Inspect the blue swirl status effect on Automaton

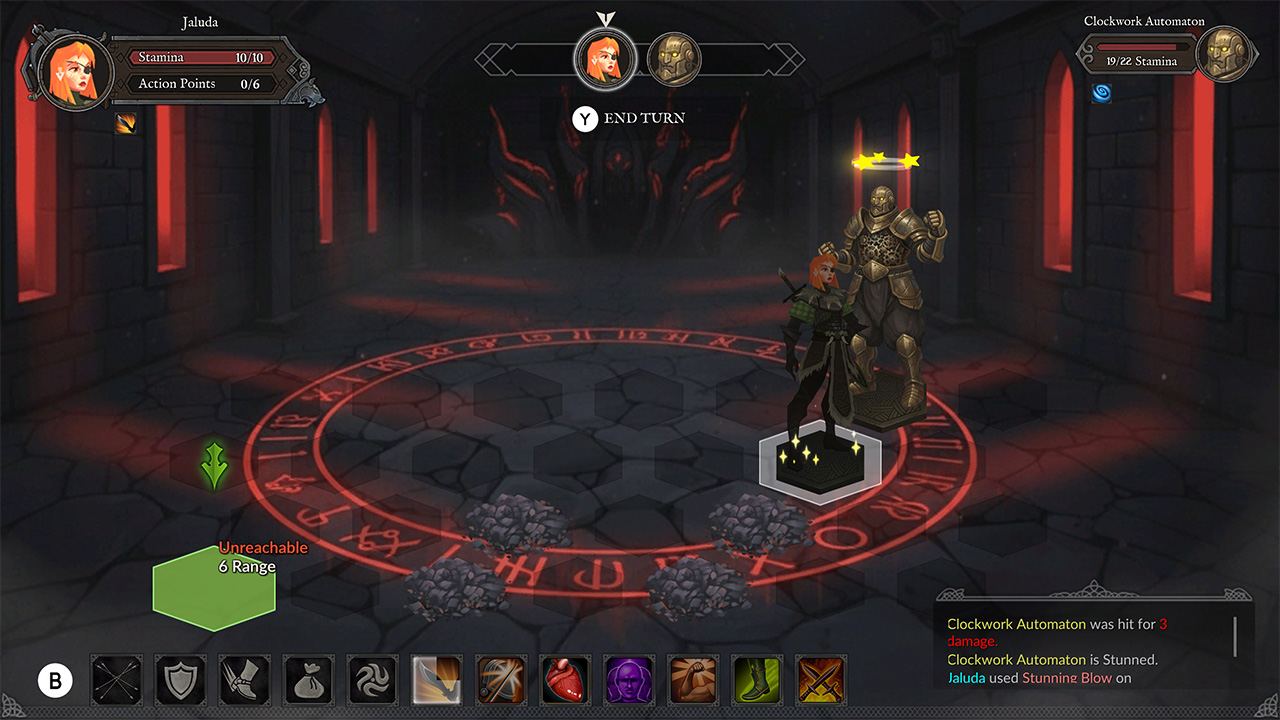[1101, 94]
